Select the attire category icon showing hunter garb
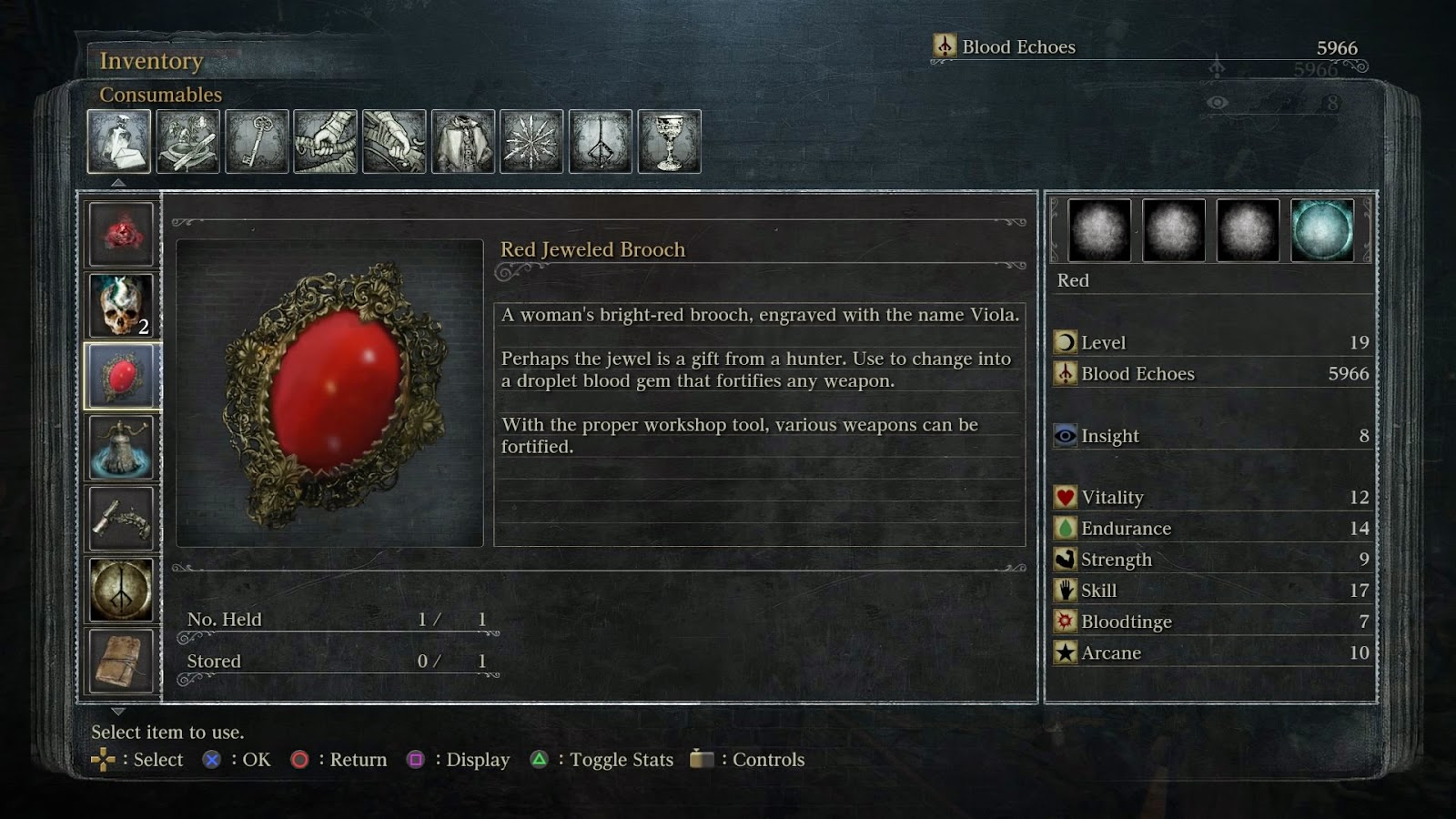This screenshot has height=819, width=1456. click(460, 141)
